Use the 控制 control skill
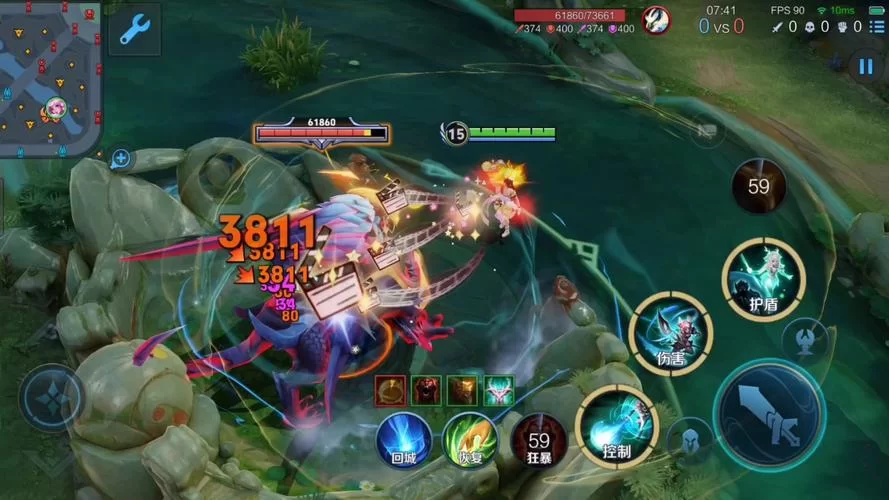This screenshot has width=889, height=500. [617, 425]
